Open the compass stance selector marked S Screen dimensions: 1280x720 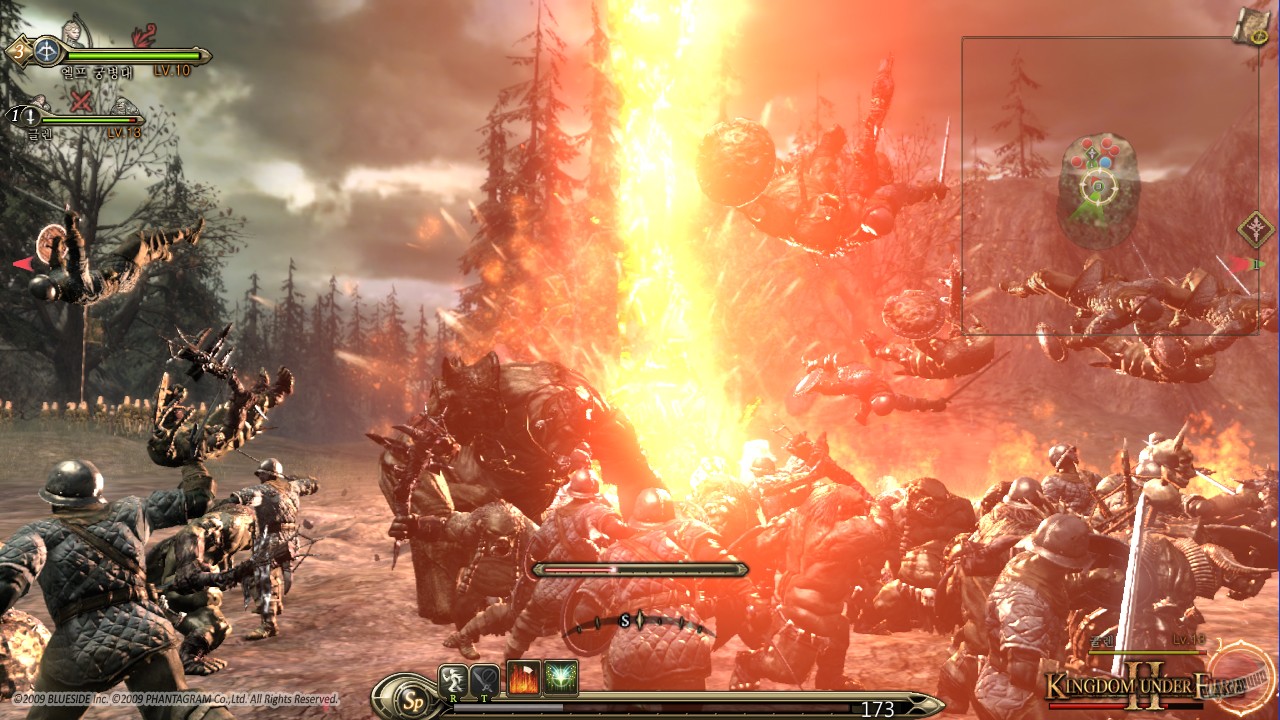[624, 620]
